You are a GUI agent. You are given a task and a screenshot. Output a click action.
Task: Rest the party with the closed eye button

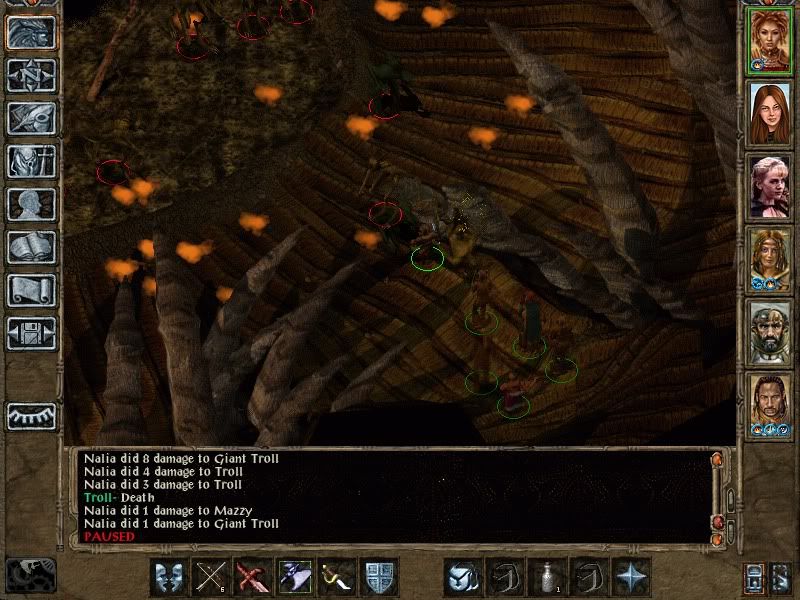(x=31, y=416)
